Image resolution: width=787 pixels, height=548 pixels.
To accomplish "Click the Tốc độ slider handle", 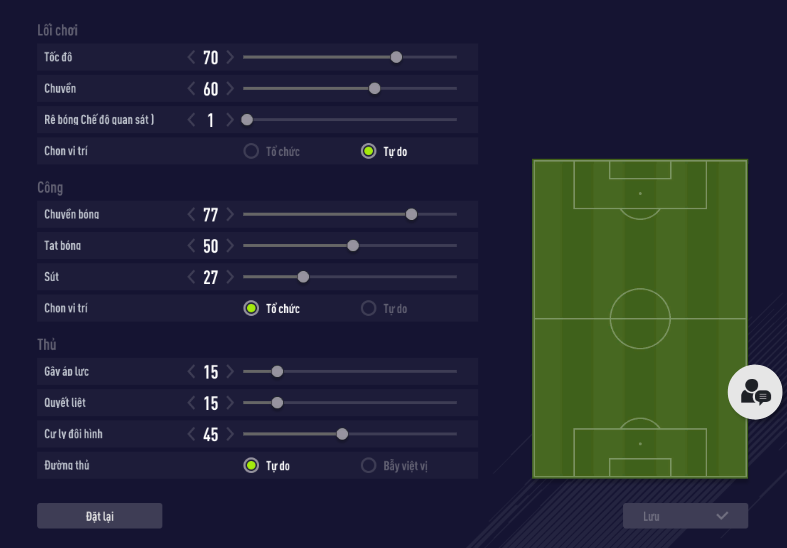I will tap(396, 57).
